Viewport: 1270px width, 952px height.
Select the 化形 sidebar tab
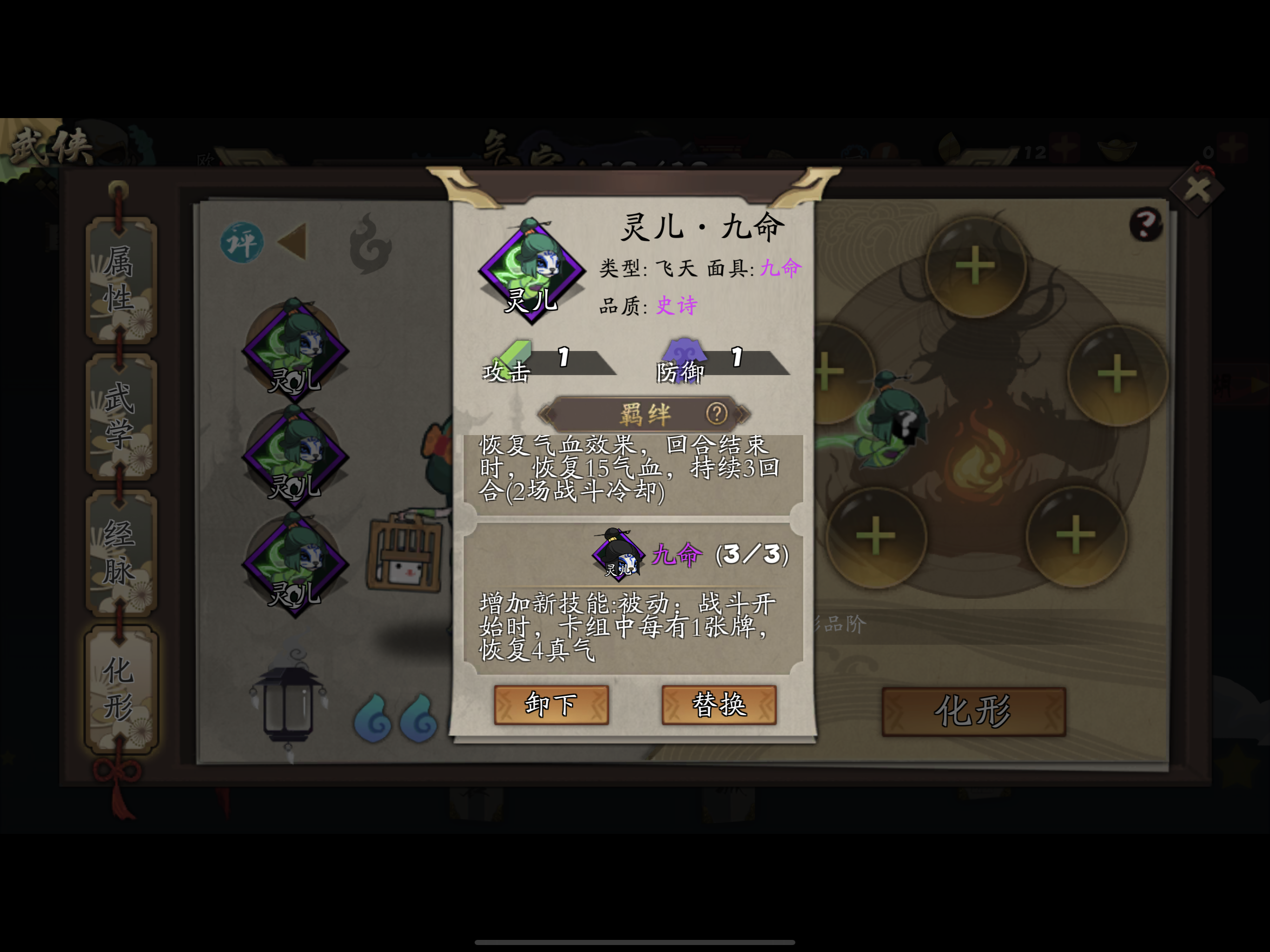(x=117, y=688)
